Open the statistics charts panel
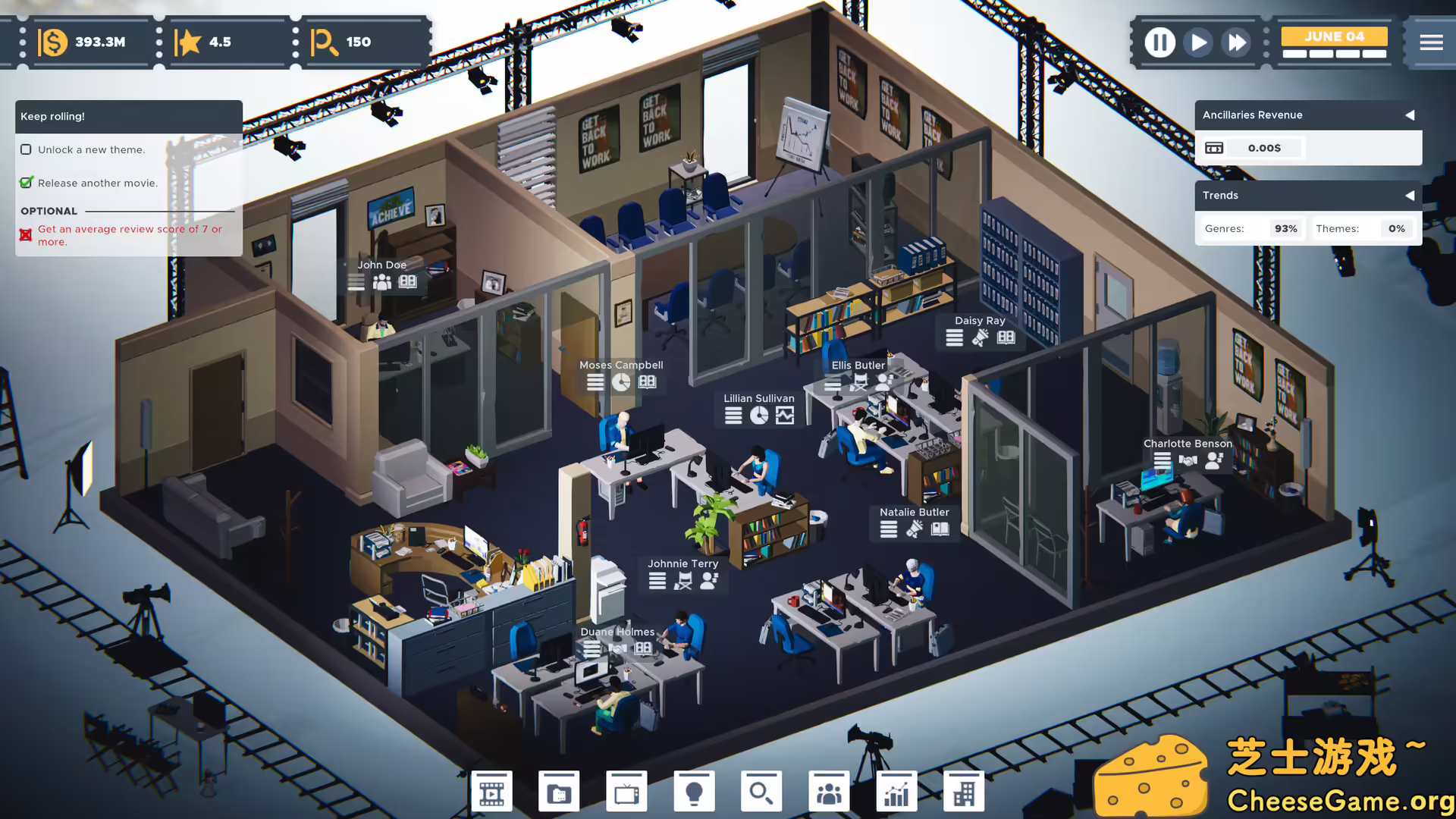 tap(896, 790)
